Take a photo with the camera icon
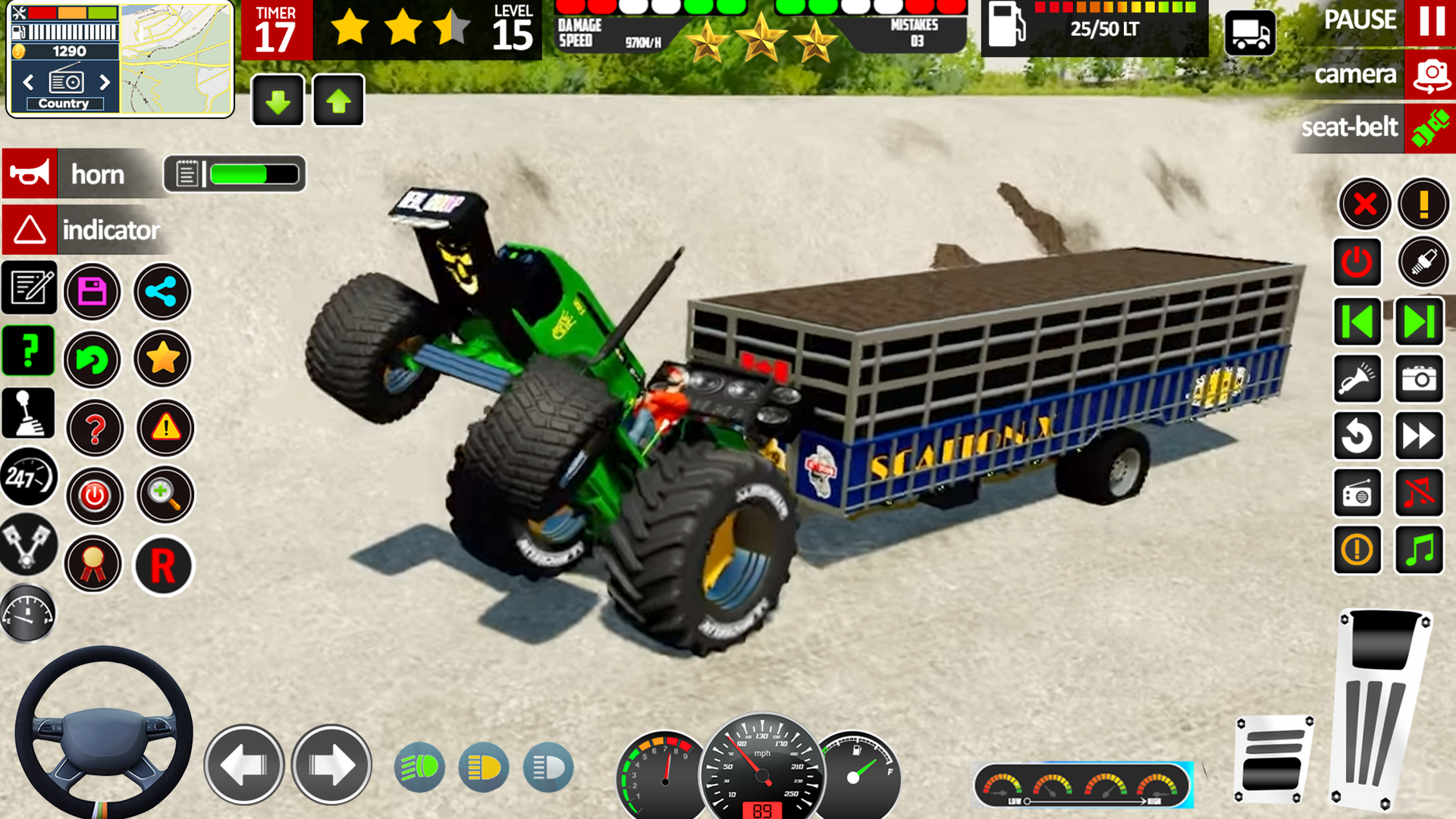Viewport: 1456px width, 819px height. (1421, 380)
